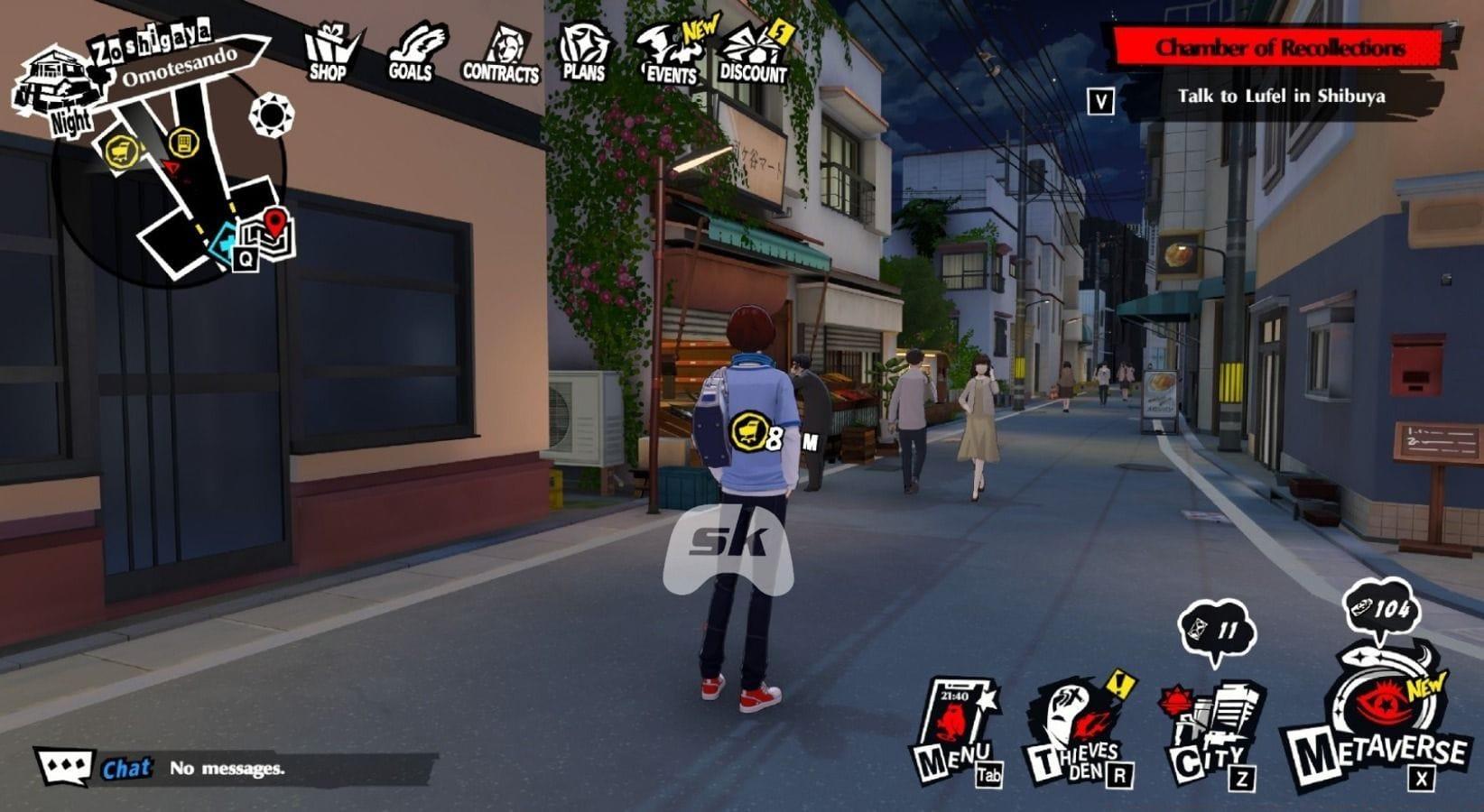
Task: Open the Shop menu
Action: click(x=330, y=53)
